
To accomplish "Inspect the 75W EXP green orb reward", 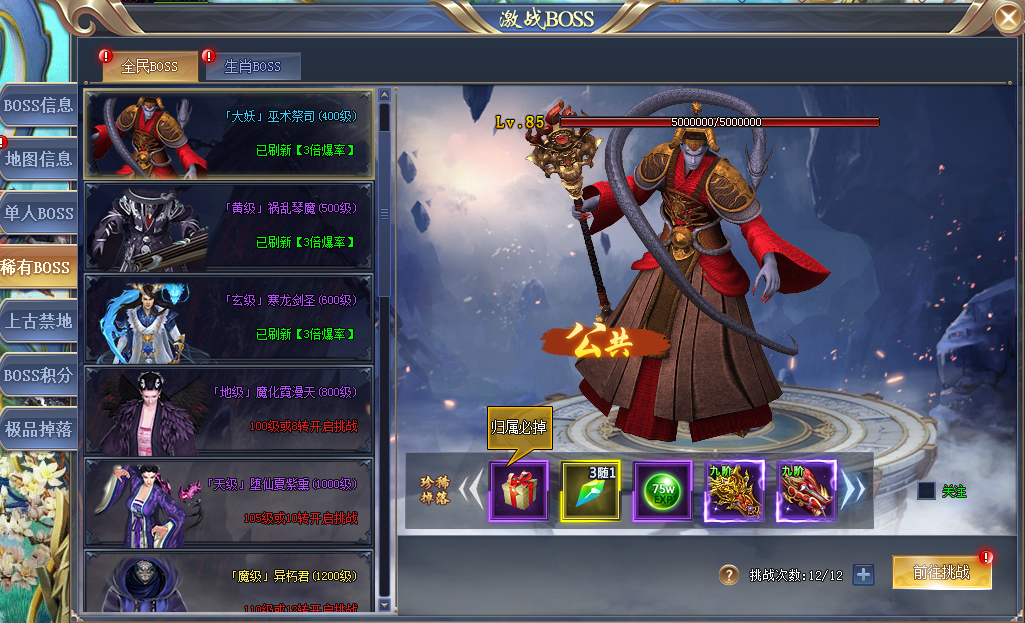I will click(662, 491).
